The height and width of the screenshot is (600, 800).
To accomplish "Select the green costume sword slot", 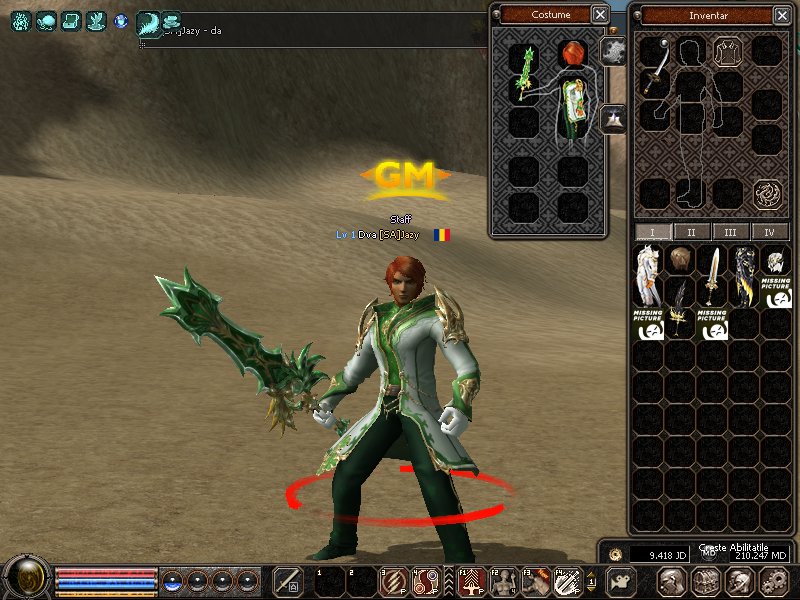I will (x=524, y=73).
